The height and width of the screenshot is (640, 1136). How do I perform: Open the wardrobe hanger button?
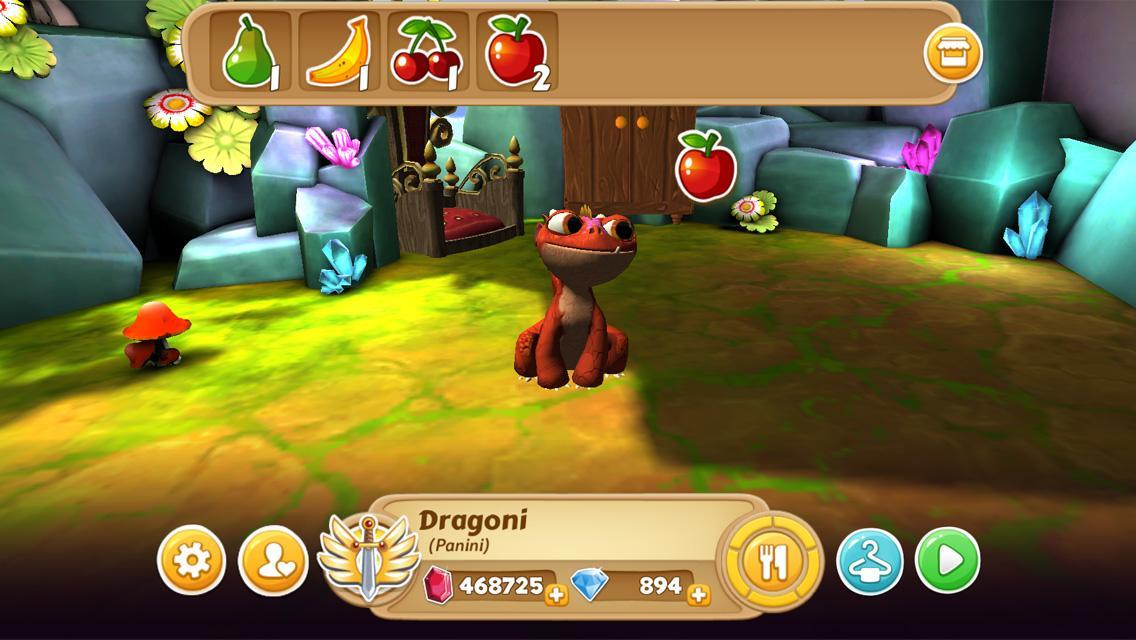pyautogui.click(x=869, y=561)
